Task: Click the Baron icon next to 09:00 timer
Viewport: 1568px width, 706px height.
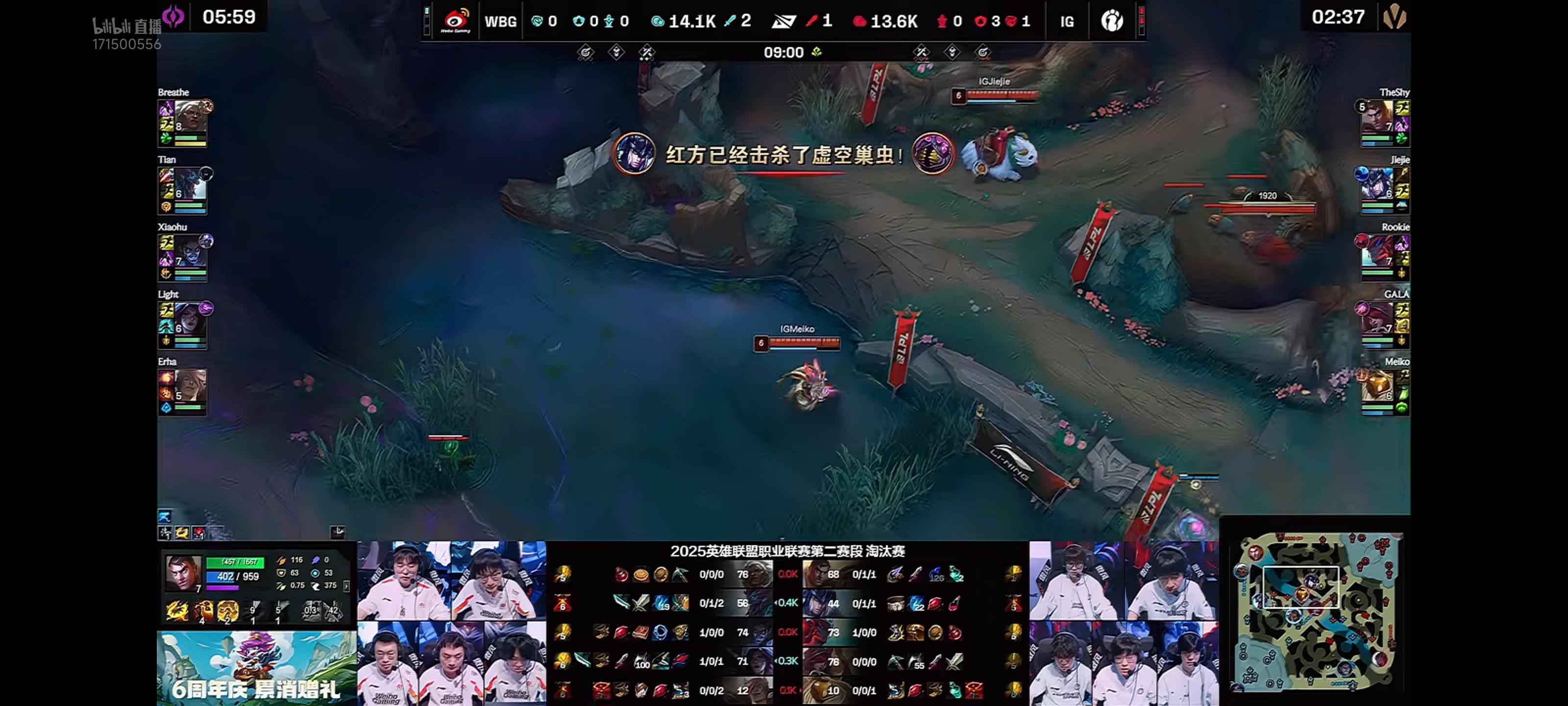Action: [x=817, y=52]
